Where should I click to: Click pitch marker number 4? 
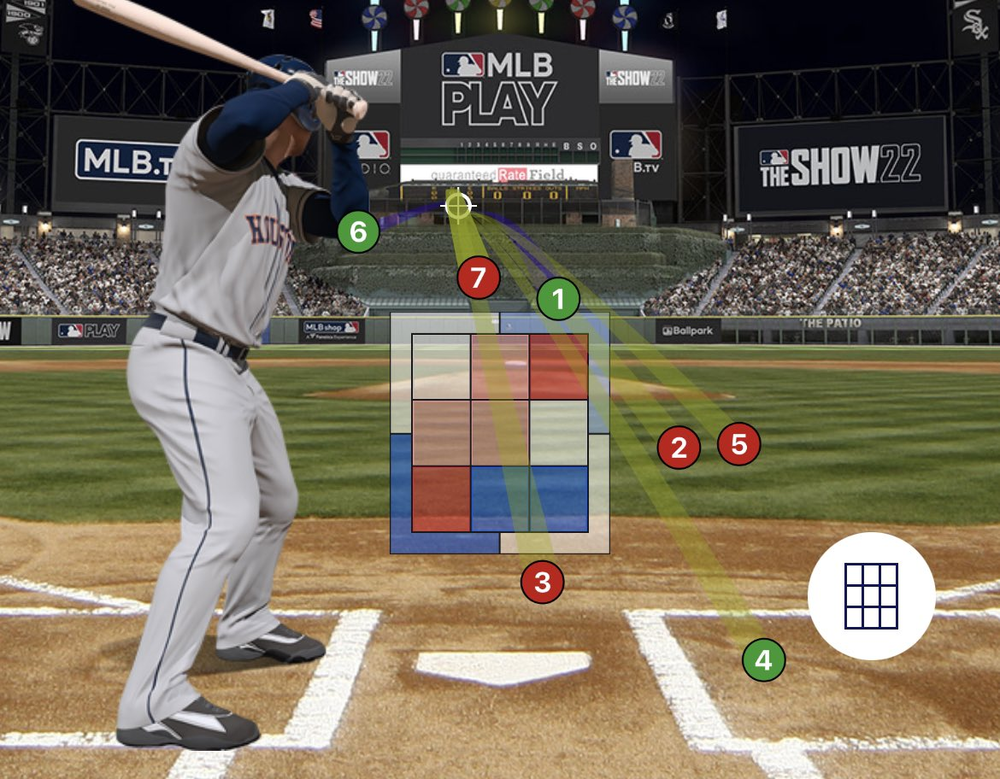[764, 660]
